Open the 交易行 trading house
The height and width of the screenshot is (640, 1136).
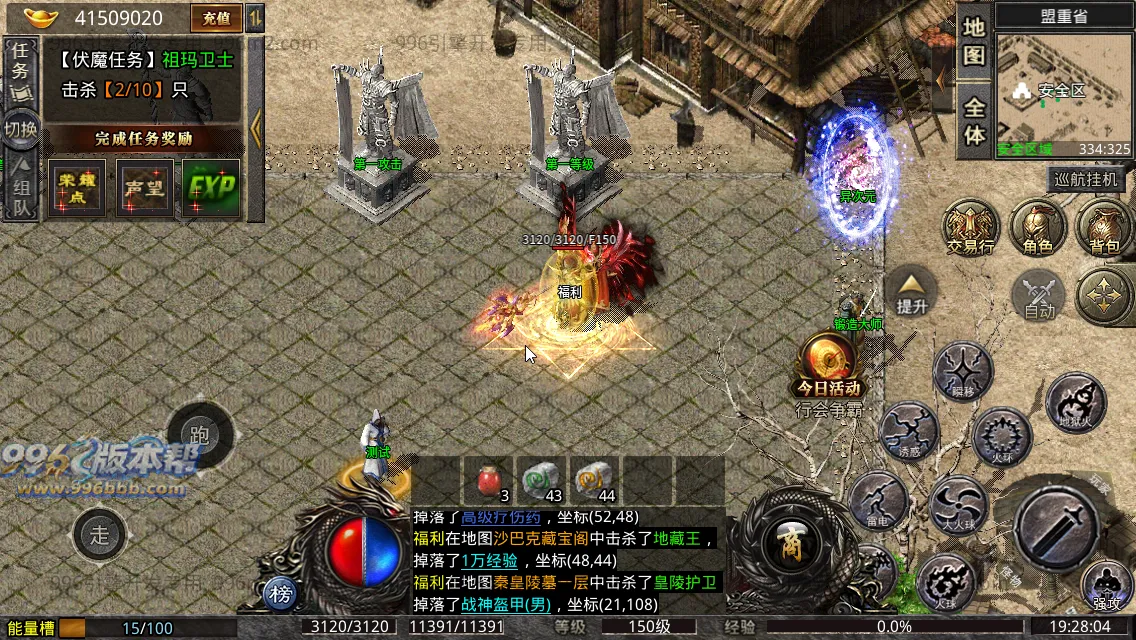point(971,227)
